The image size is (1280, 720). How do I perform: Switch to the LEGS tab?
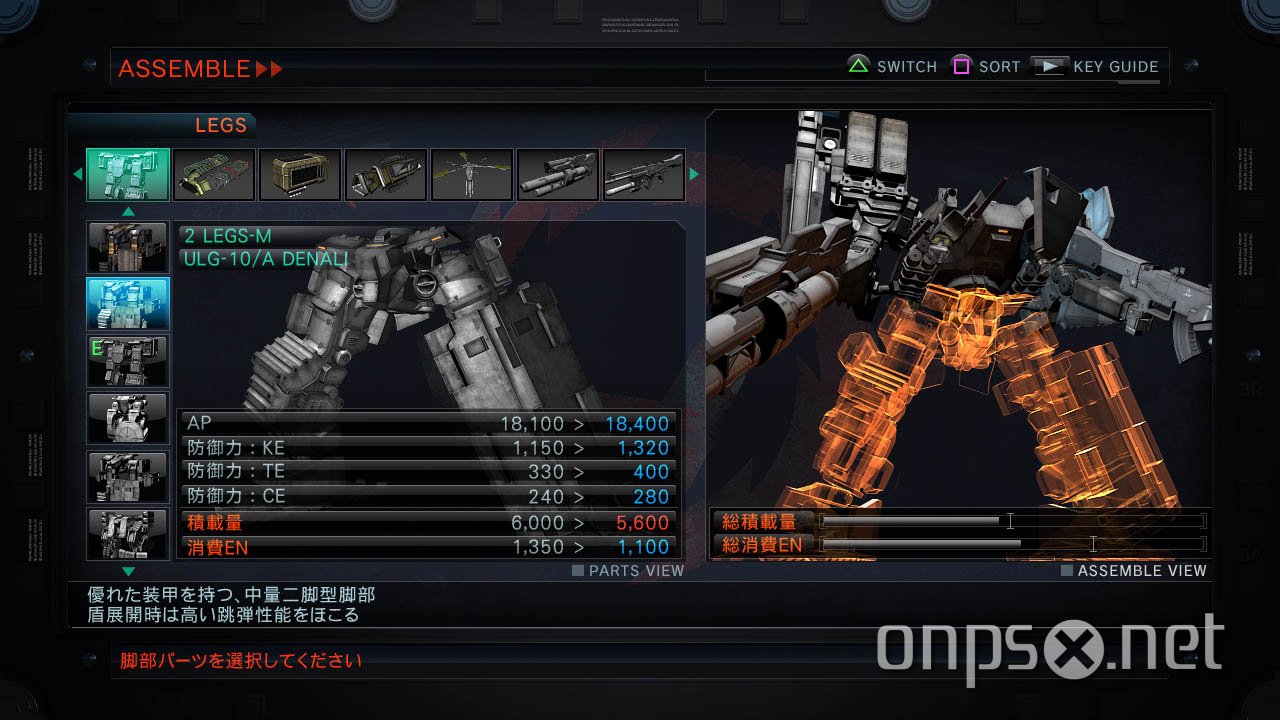[221, 125]
